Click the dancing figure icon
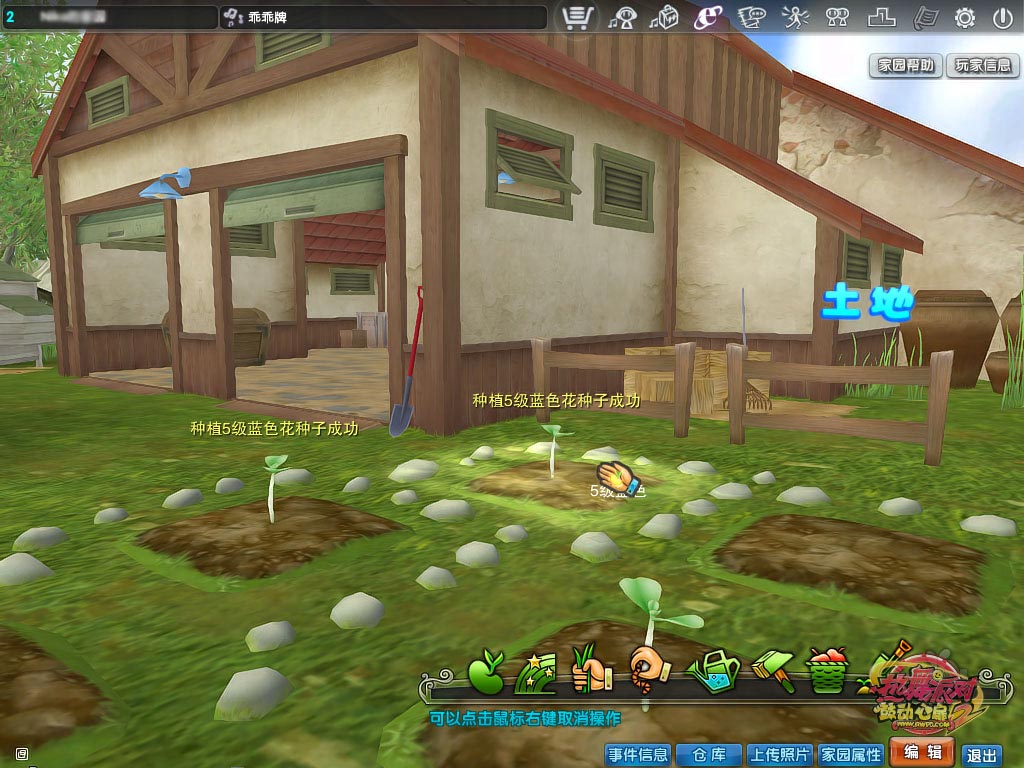 [794, 17]
